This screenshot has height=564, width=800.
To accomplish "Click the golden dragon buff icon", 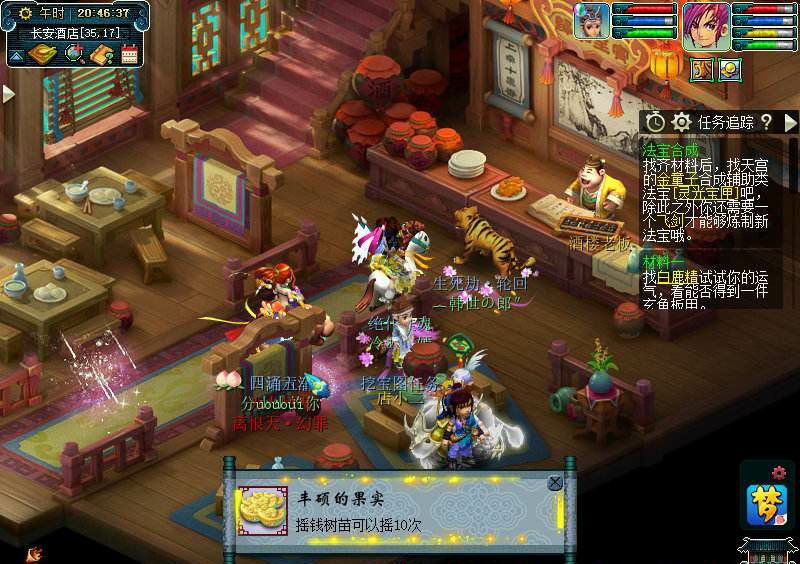I will tap(702, 69).
